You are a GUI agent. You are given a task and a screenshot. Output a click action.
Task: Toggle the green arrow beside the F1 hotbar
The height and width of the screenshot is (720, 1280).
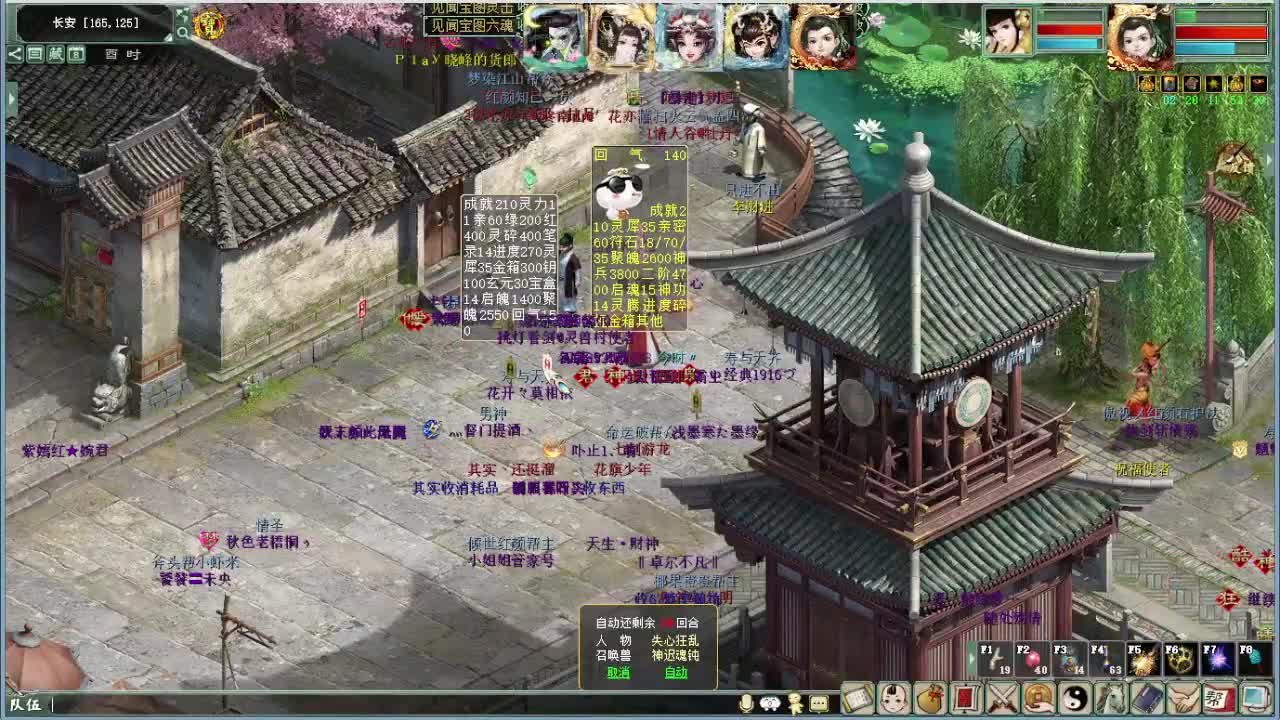(x=971, y=657)
